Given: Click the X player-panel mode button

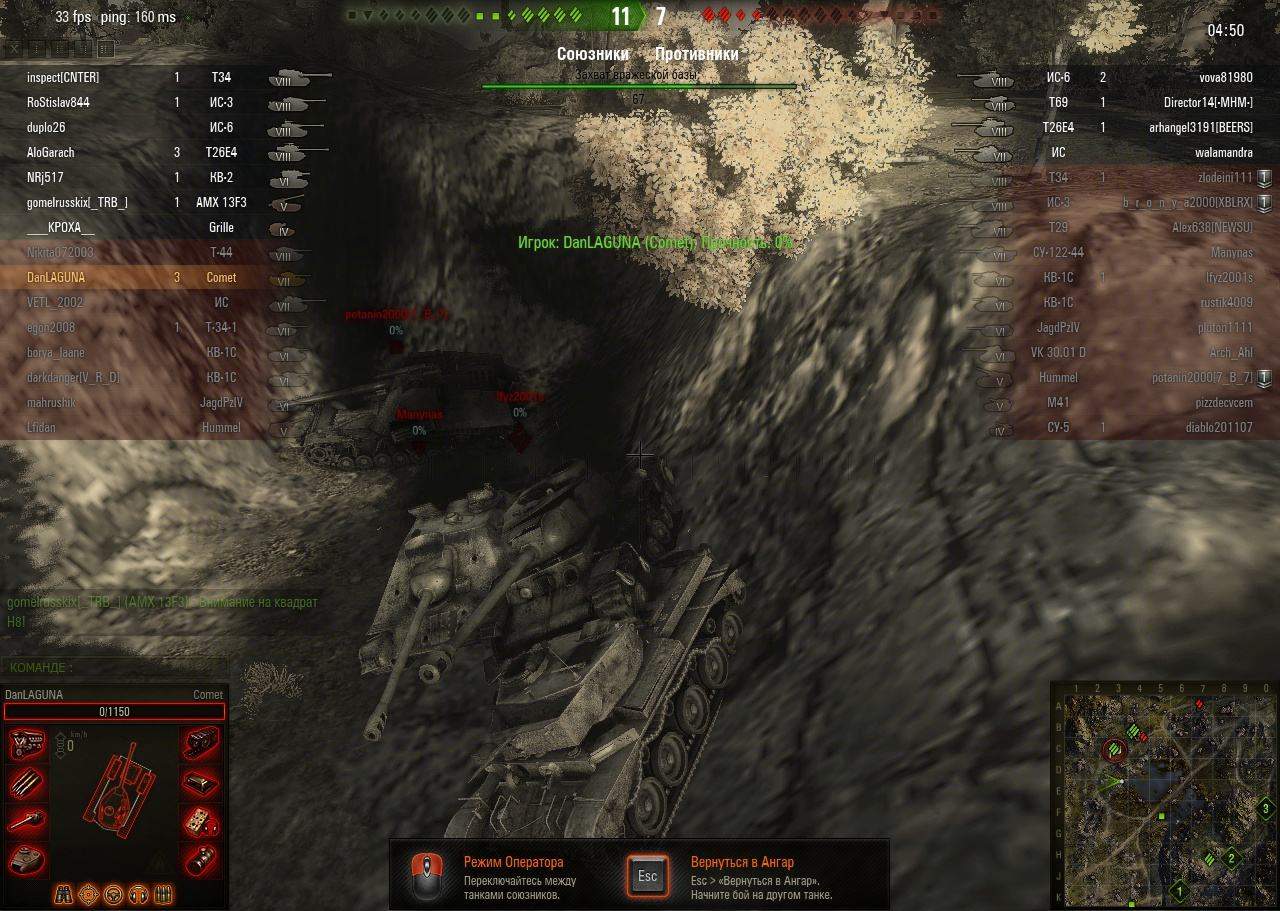Looking at the screenshot, I should pyautogui.click(x=16, y=48).
